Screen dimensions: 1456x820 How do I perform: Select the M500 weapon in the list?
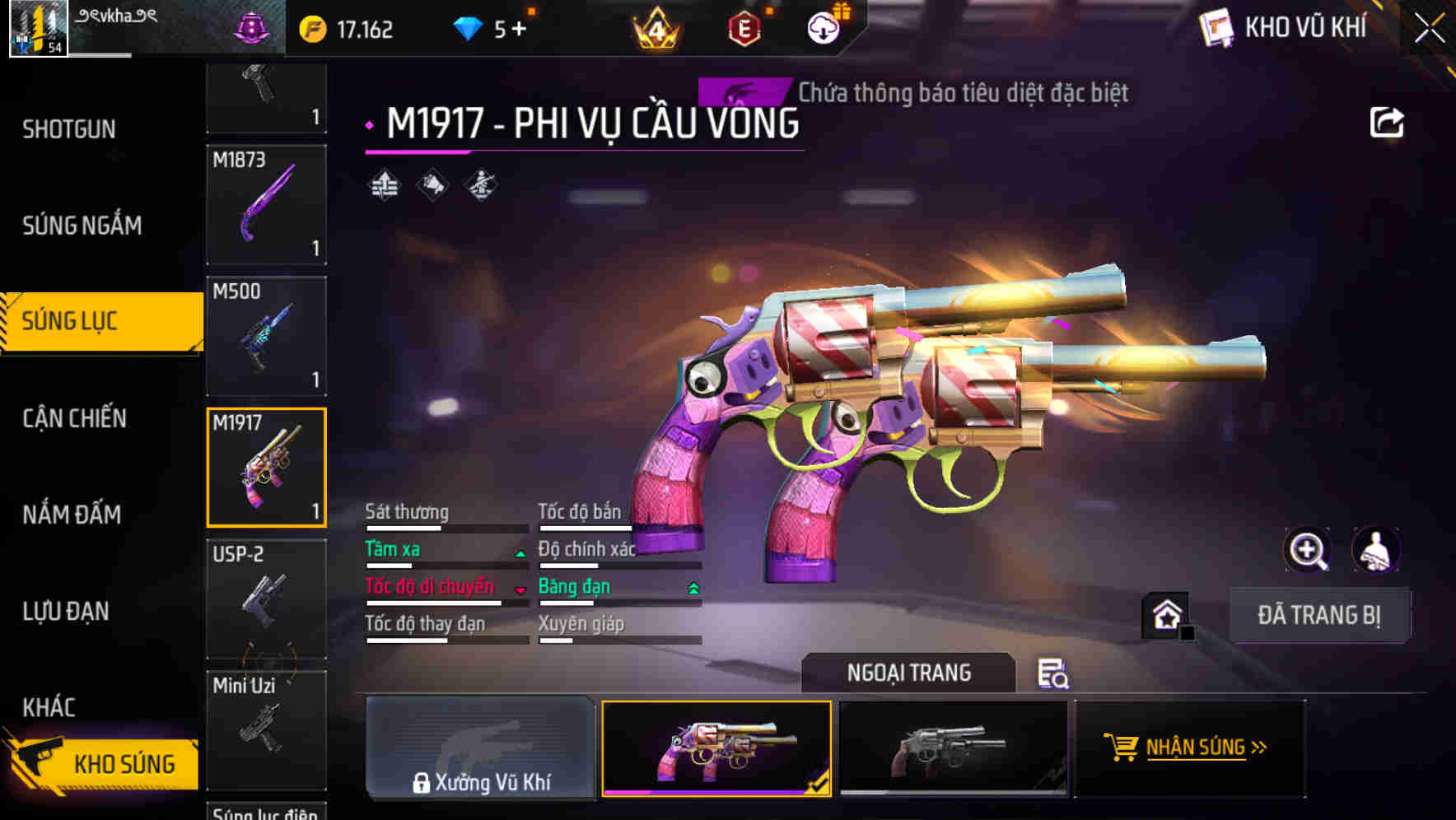tap(265, 335)
